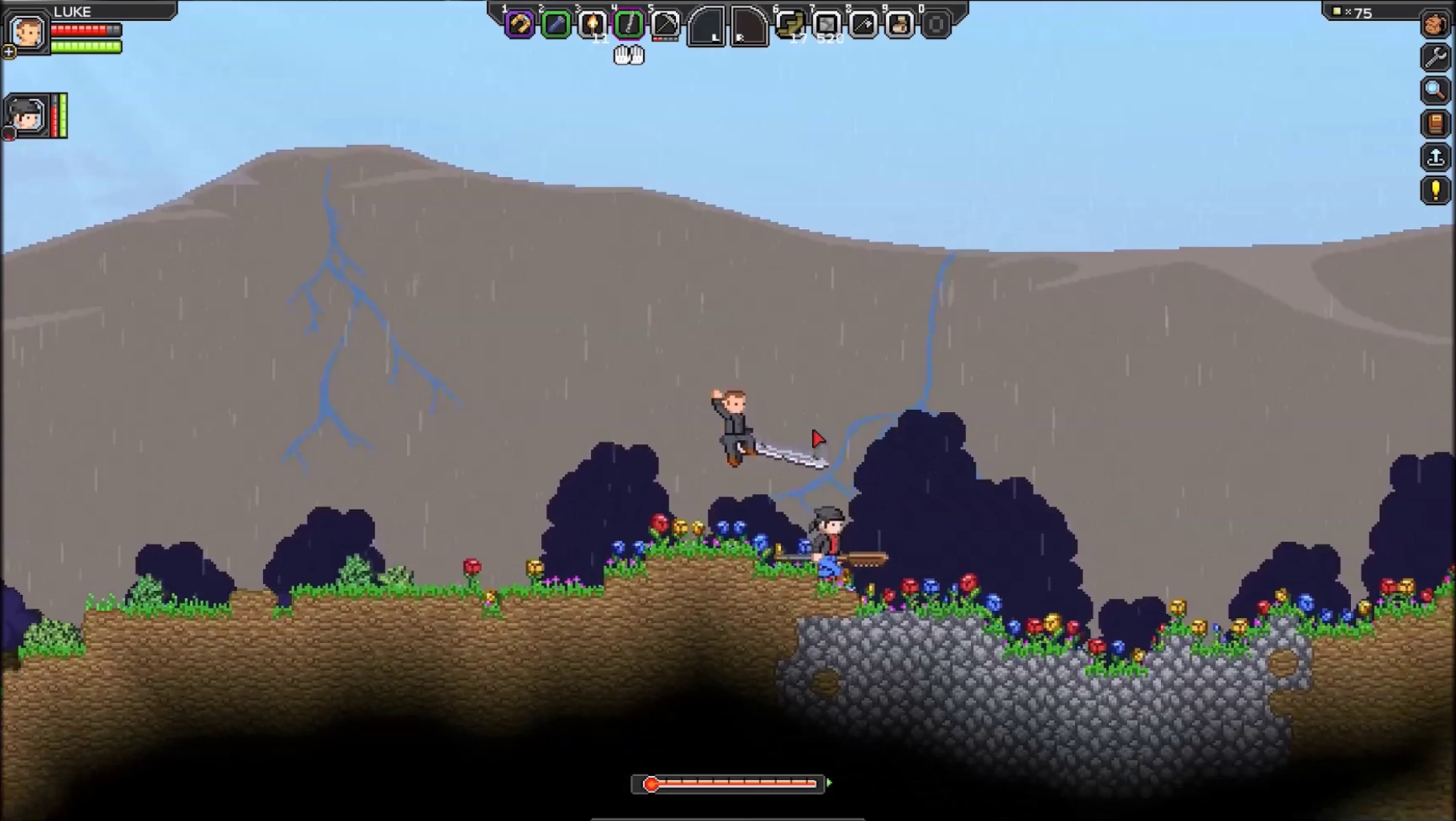Open the codex book icon
Image resolution: width=1456 pixels, height=821 pixels.
click(x=1435, y=123)
